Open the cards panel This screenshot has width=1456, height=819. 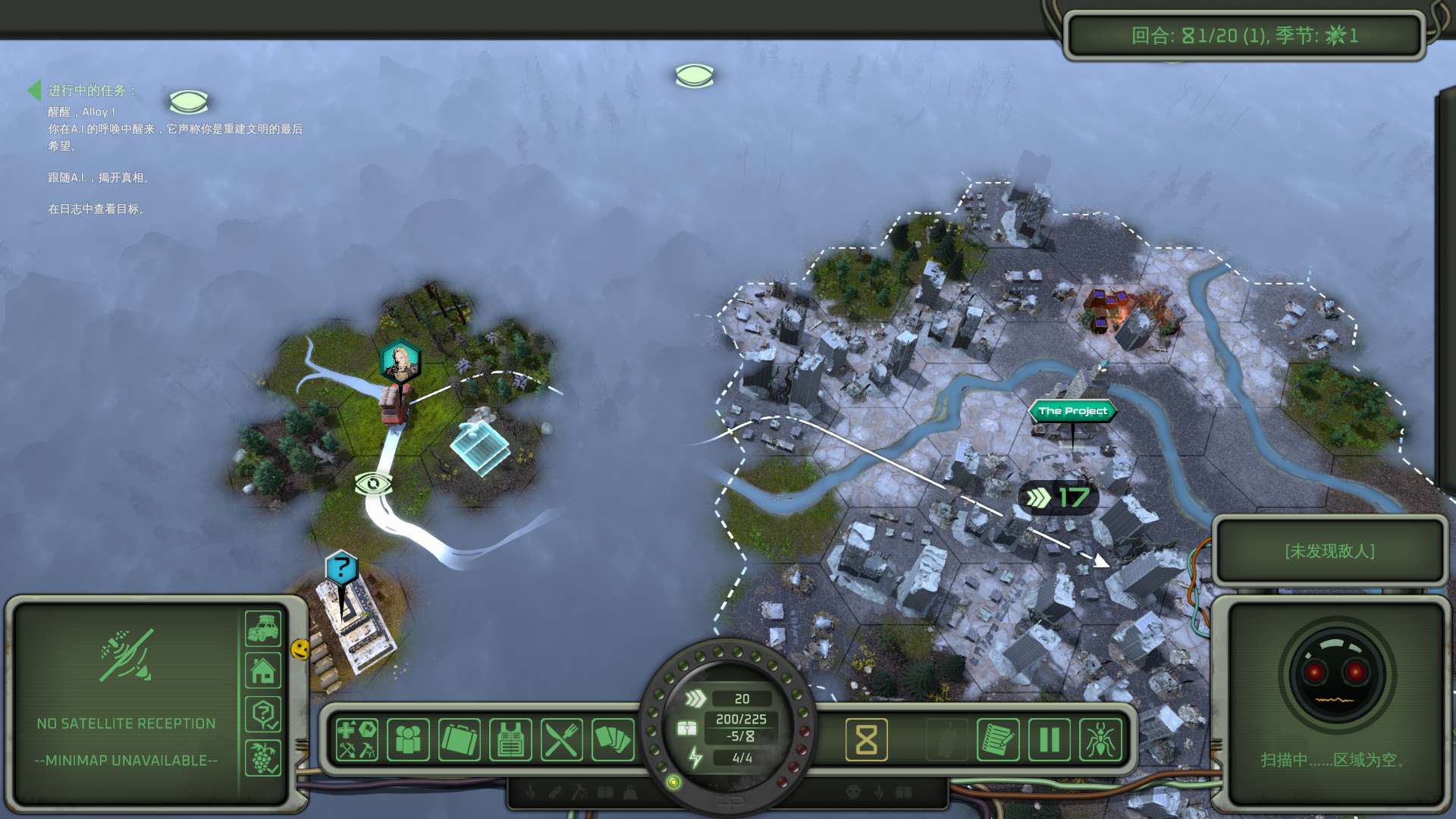click(x=613, y=739)
